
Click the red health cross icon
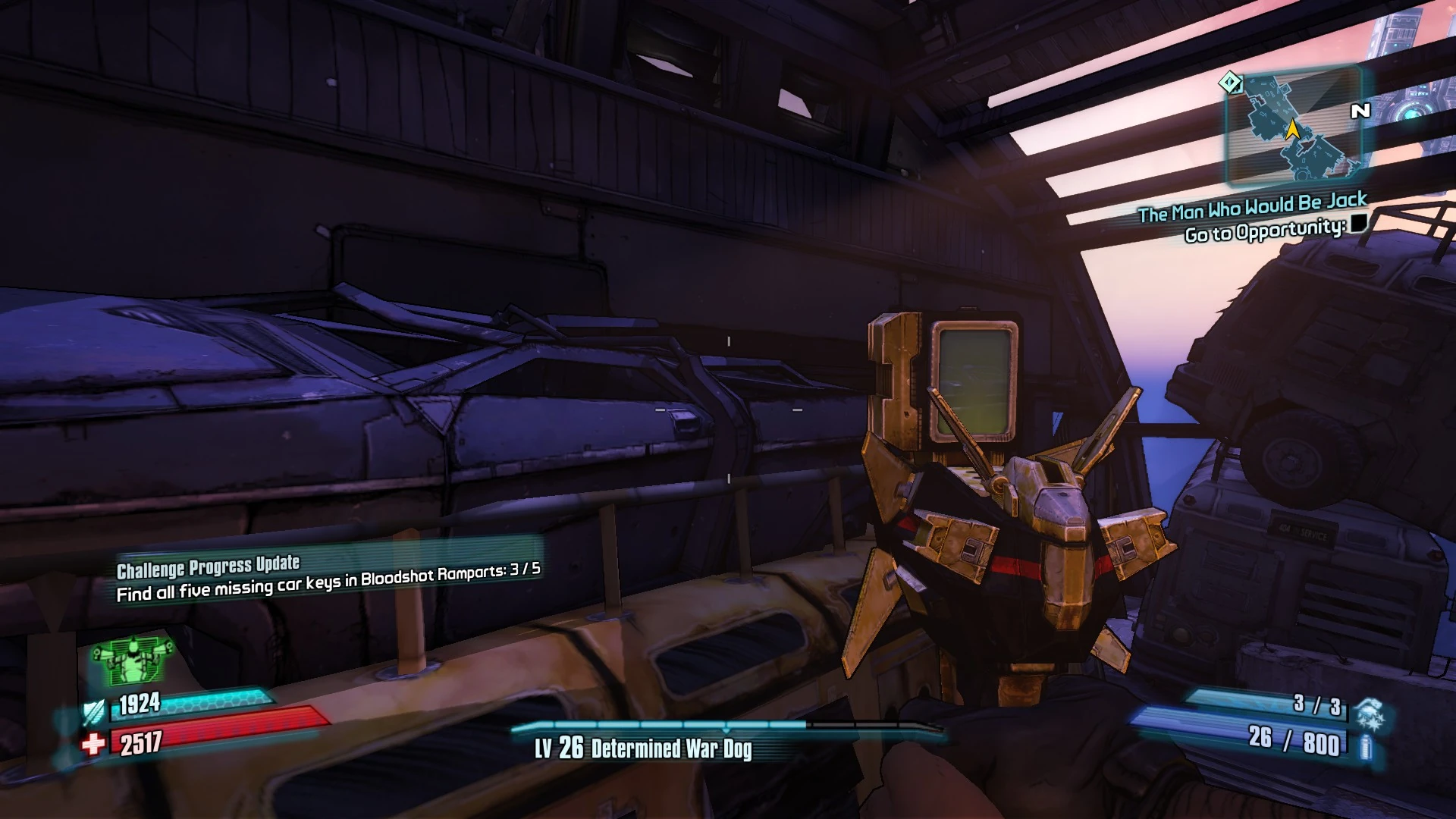93,744
